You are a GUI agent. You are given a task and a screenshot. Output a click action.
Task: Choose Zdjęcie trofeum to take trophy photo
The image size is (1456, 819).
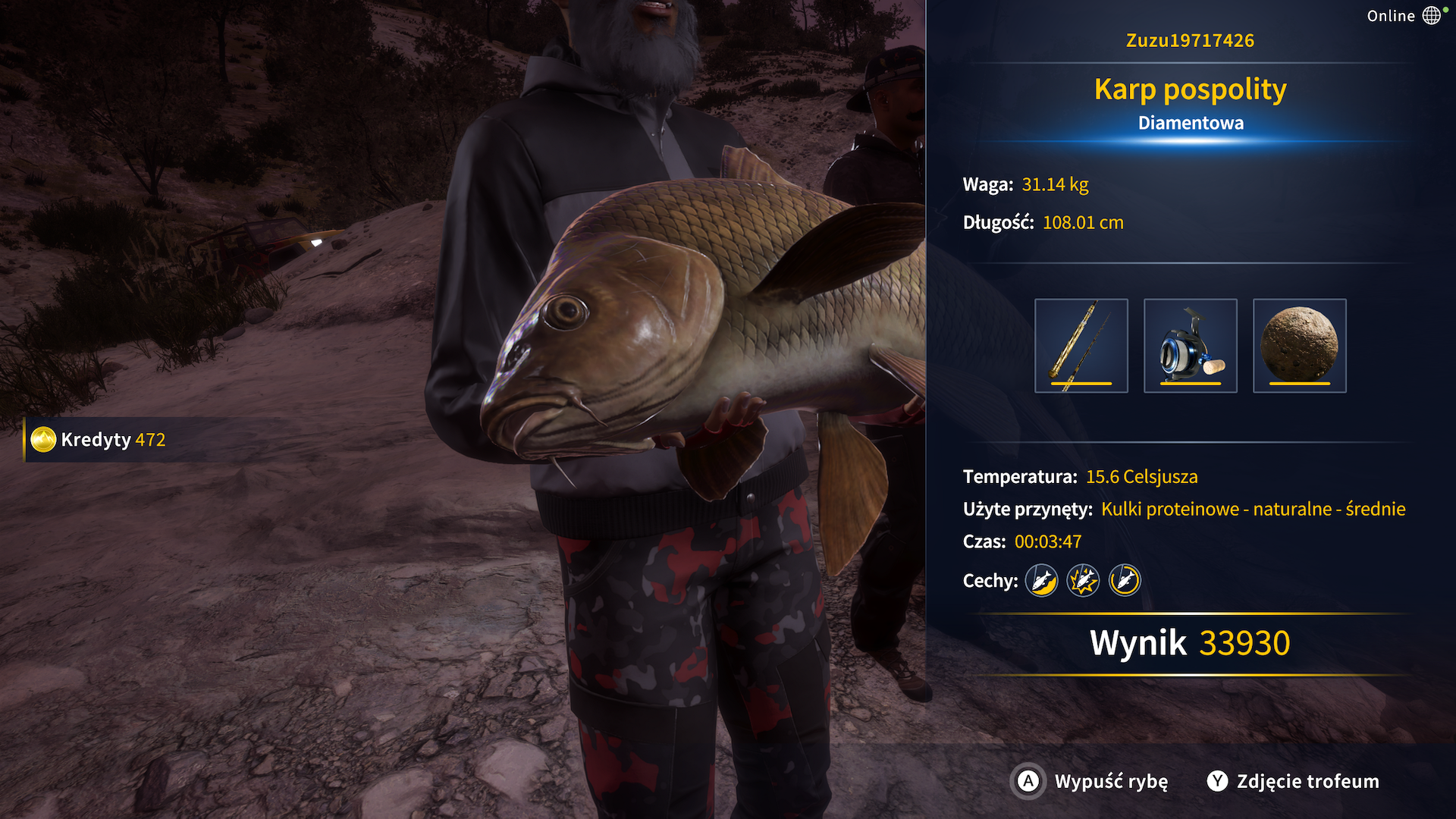click(1293, 781)
